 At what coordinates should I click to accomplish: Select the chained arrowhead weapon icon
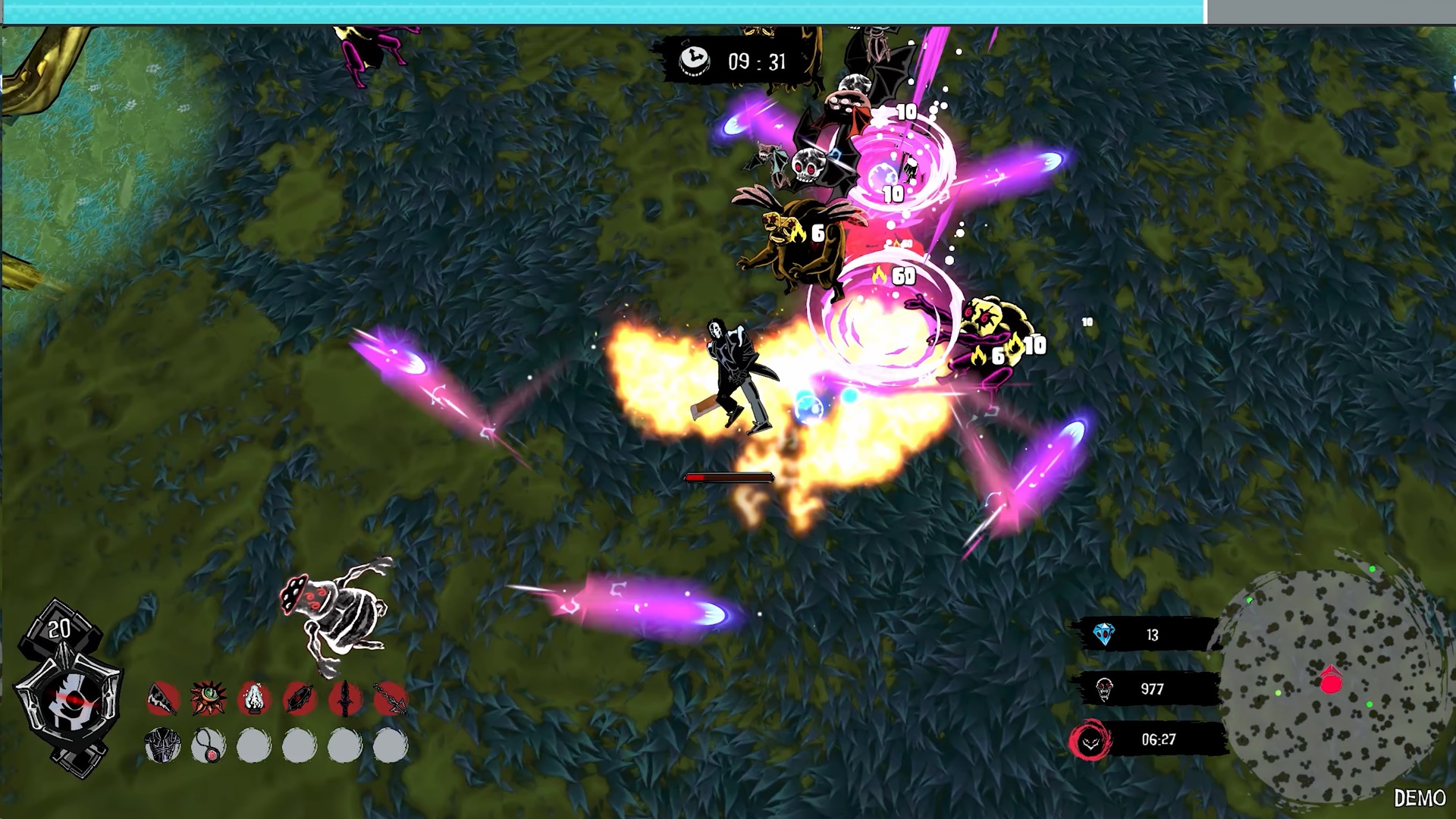click(391, 699)
